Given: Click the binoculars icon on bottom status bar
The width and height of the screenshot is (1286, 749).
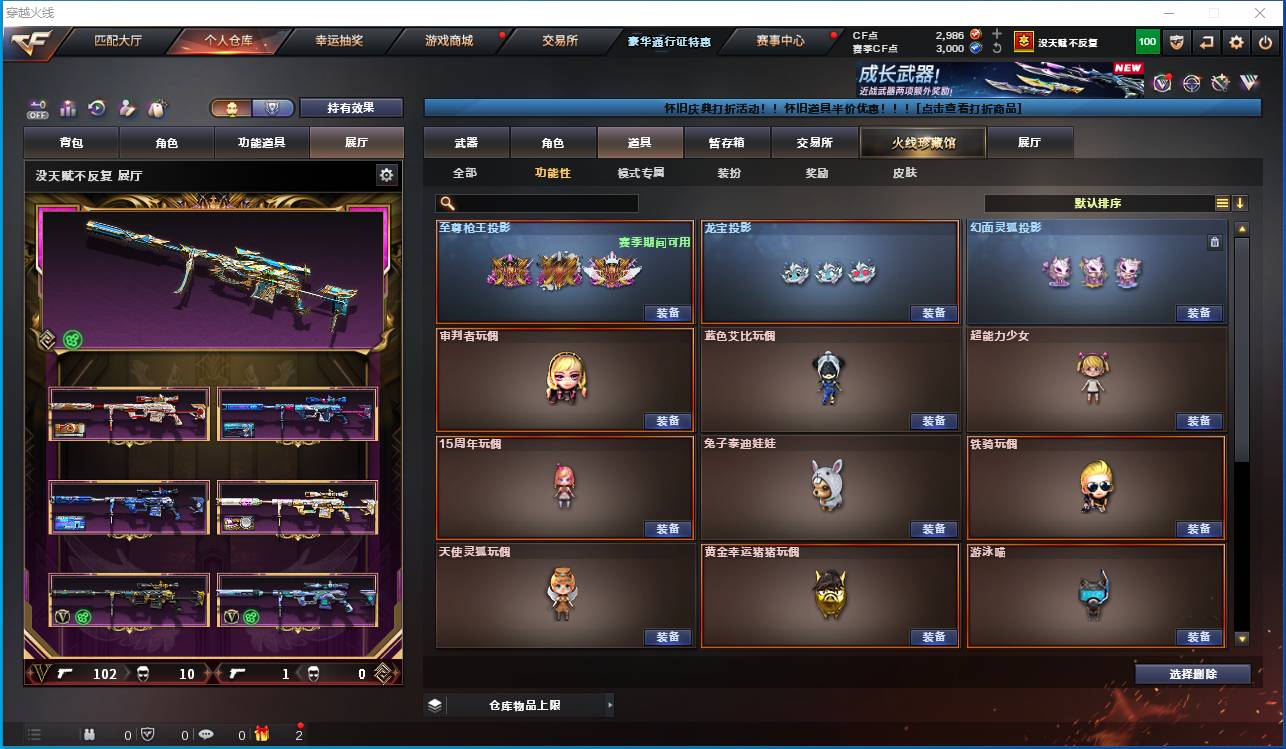Looking at the screenshot, I should 90,733.
